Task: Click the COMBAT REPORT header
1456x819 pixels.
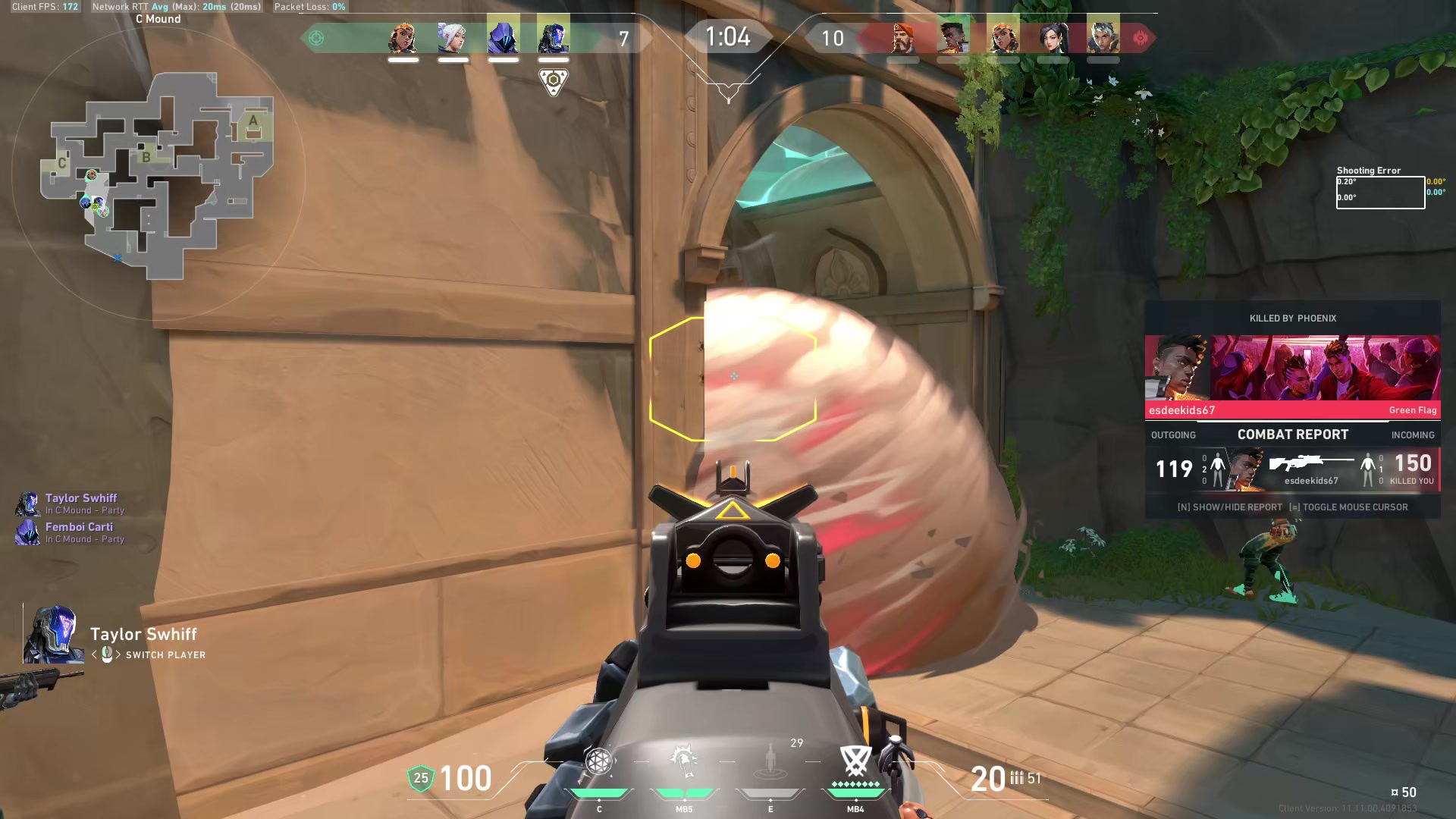Action: point(1292,434)
